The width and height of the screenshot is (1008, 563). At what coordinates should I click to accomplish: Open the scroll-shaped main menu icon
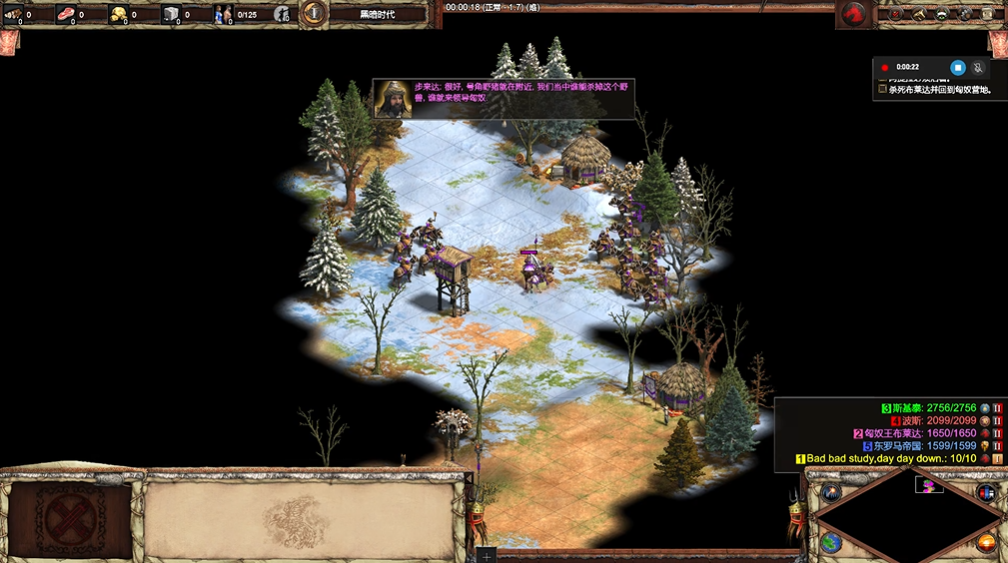tap(990, 14)
